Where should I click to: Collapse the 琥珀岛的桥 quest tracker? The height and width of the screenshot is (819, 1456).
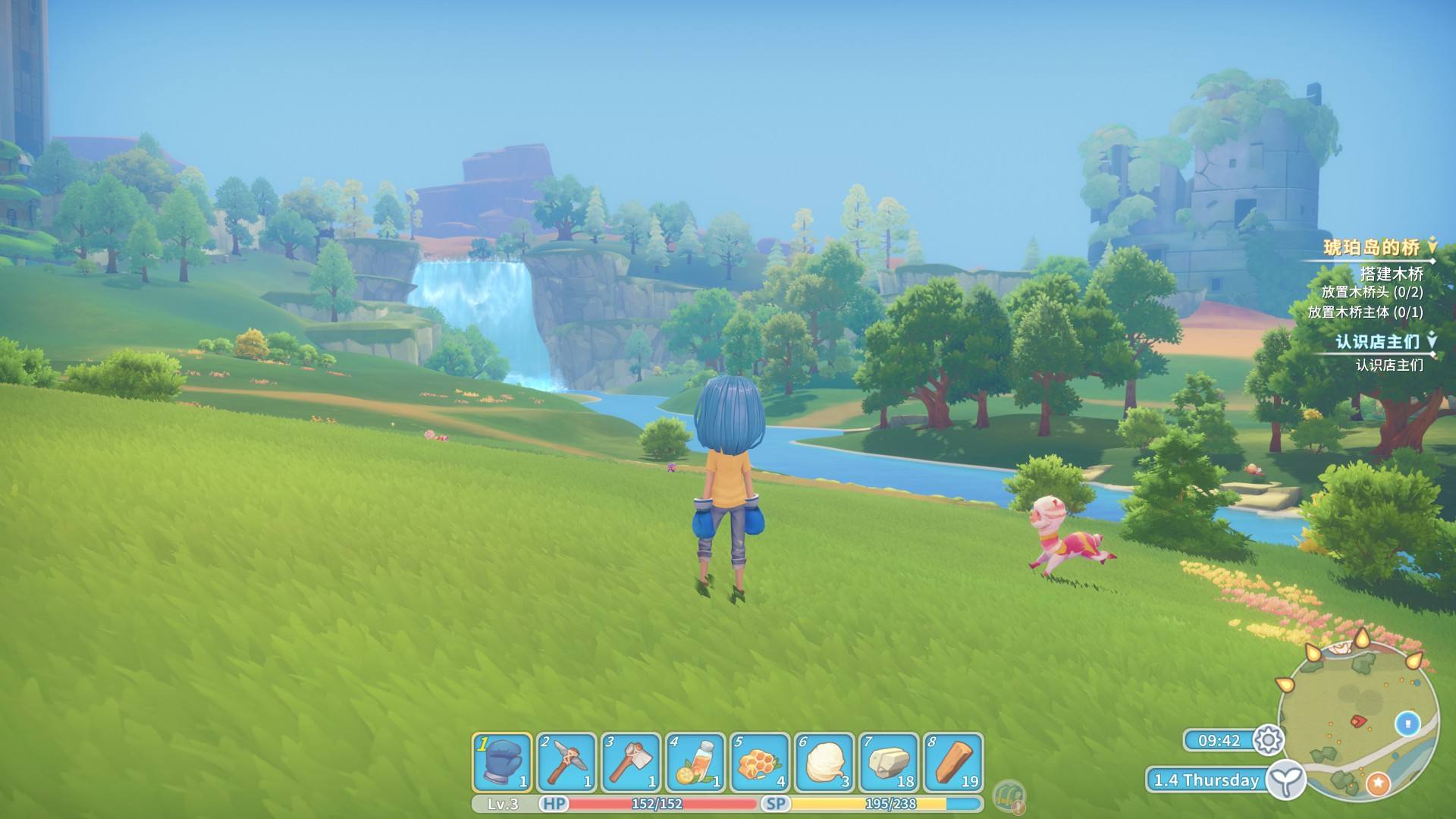click(1432, 246)
